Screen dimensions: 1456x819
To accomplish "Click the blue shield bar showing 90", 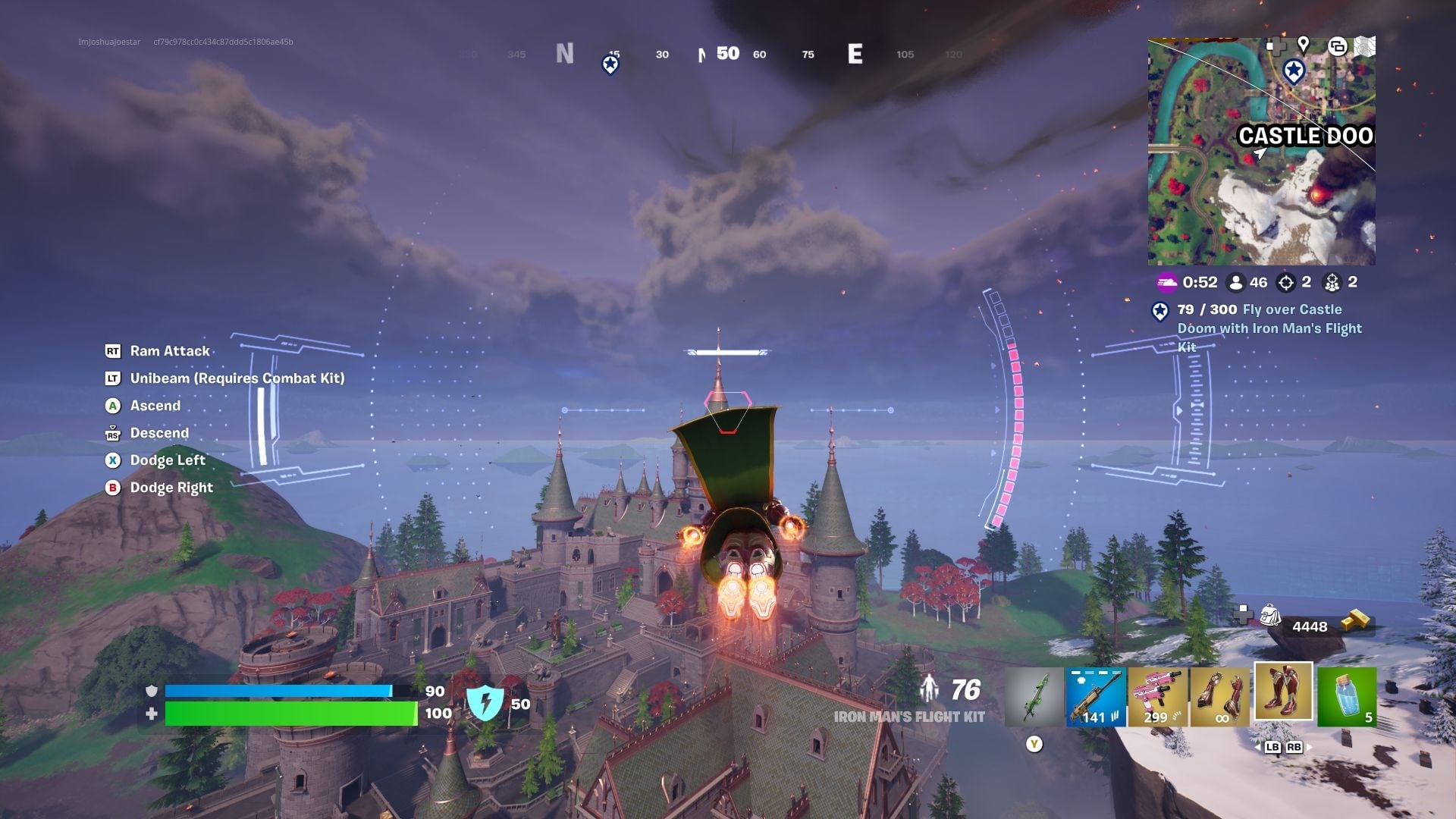I will tap(281, 691).
